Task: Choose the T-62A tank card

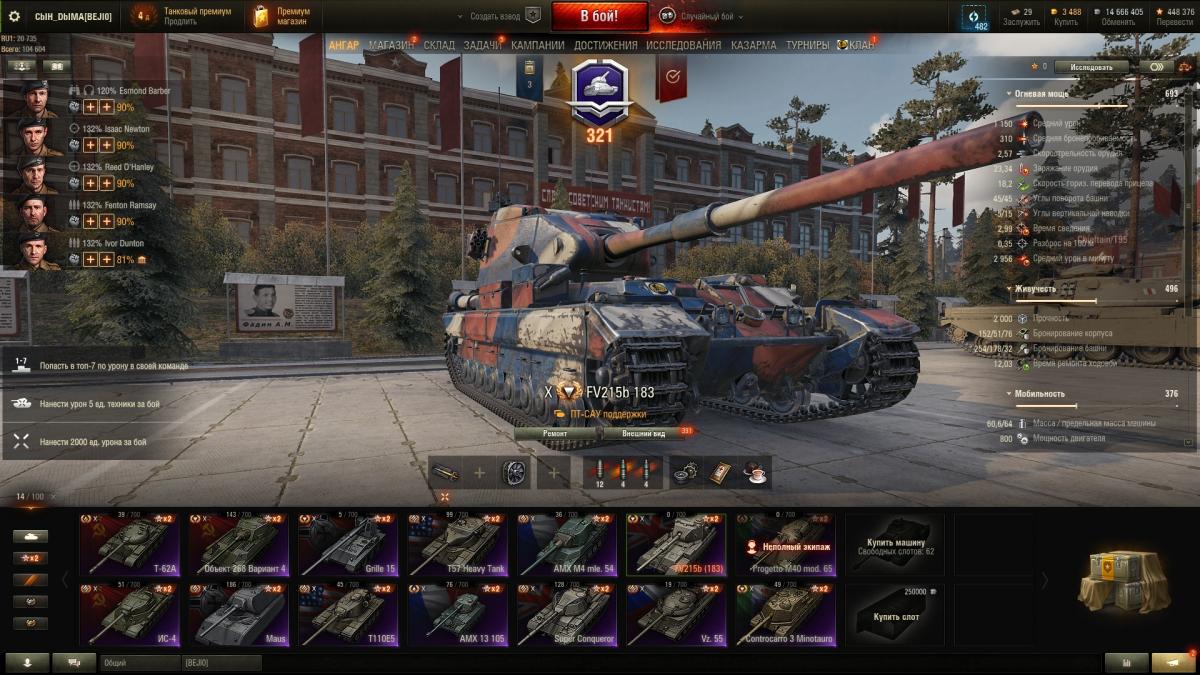Action: pyautogui.click(x=125, y=545)
